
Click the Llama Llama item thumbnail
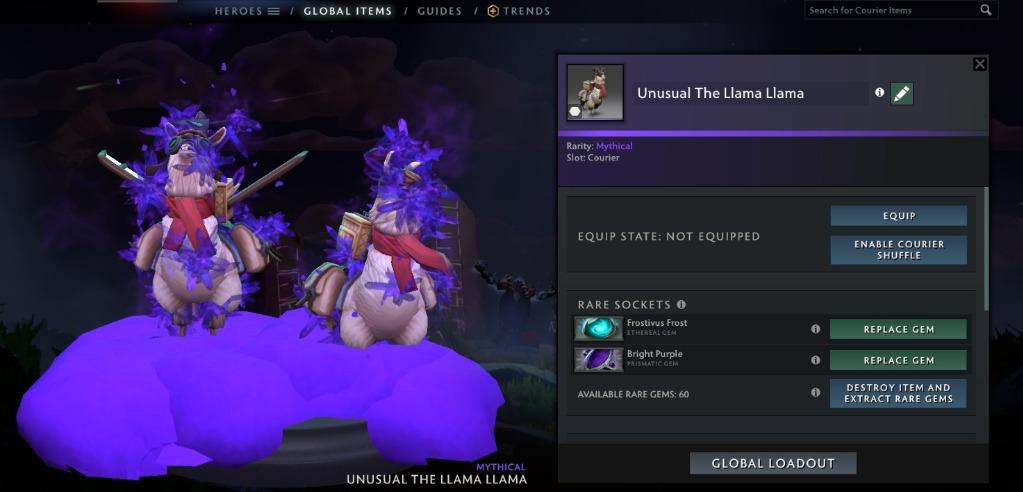[595, 93]
